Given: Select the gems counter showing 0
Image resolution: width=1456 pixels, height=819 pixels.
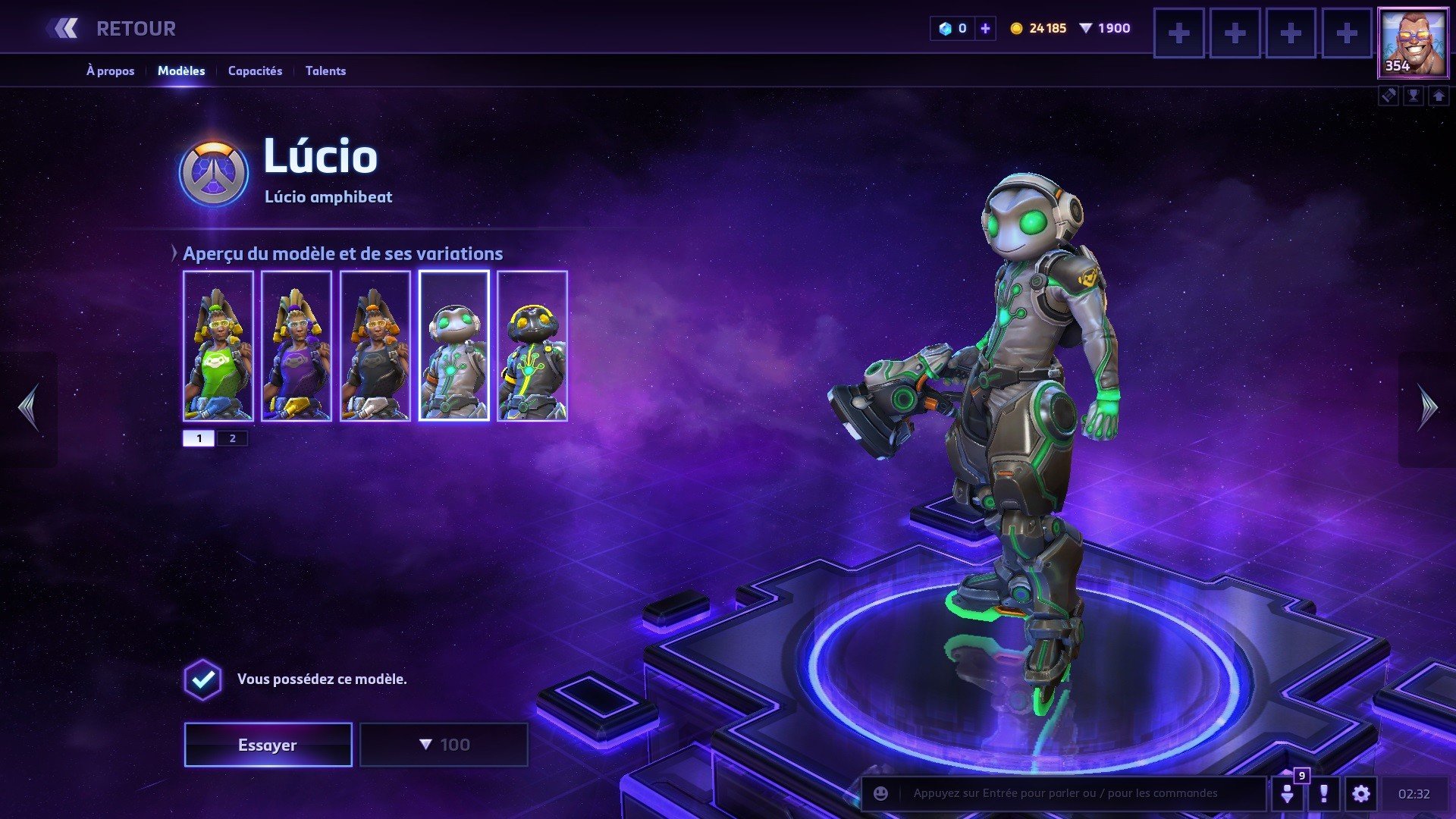Looking at the screenshot, I should (954, 28).
